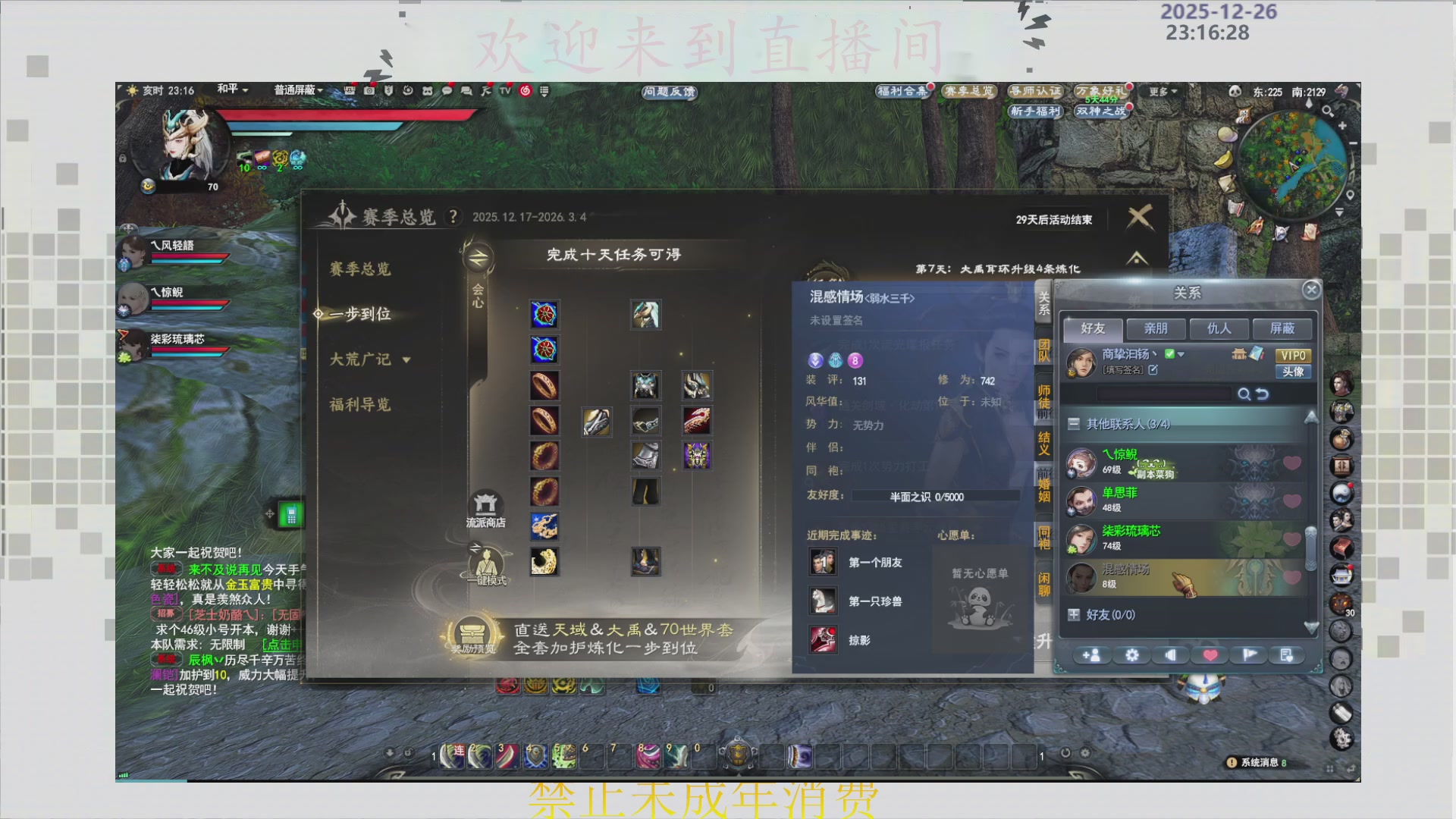Switch to the 屏蔽 tab
This screenshot has height=819, width=1456.
click(x=1282, y=328)
